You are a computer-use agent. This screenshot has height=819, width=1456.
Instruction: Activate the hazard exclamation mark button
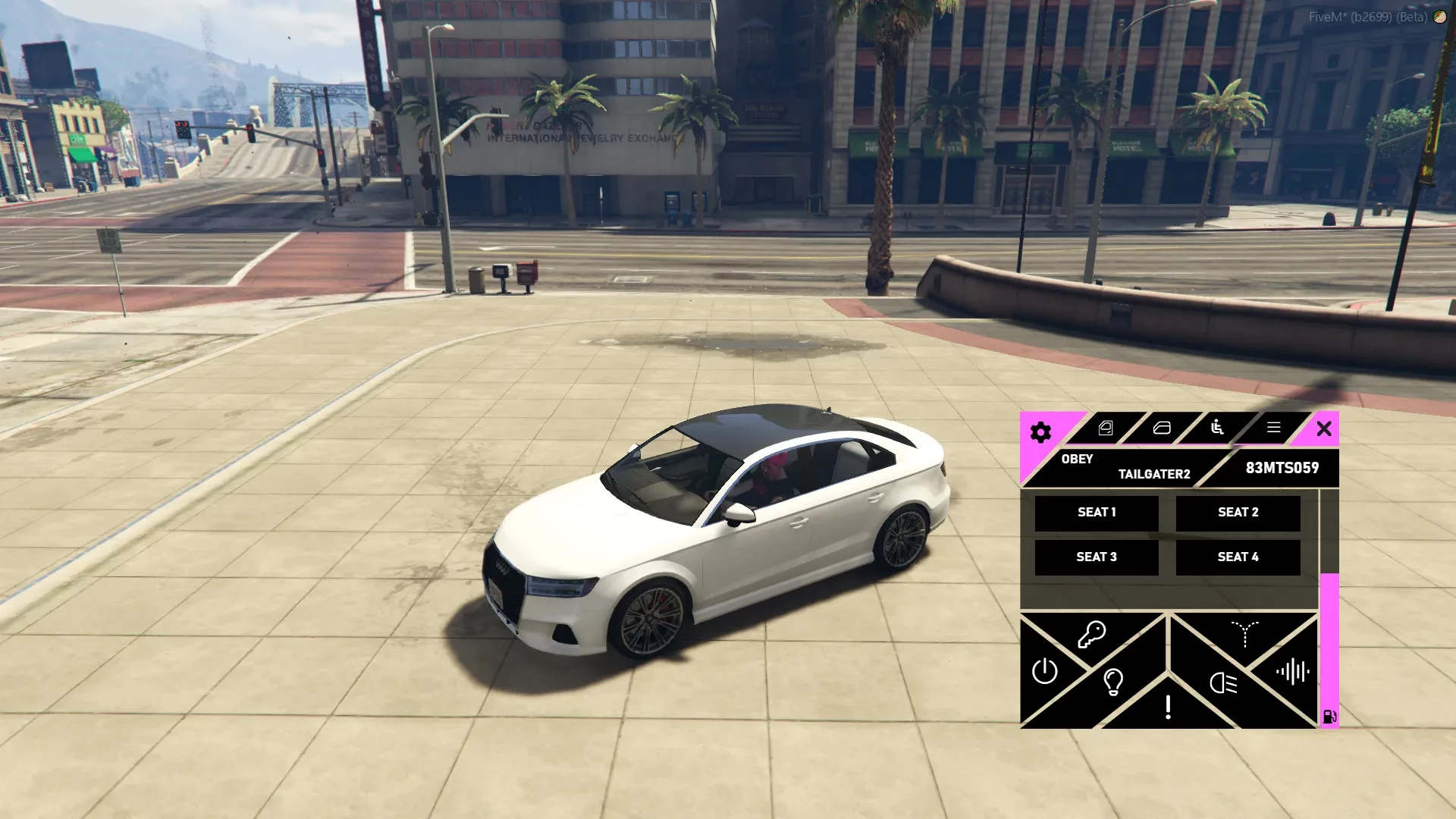pyautogui.click(x=1168, y=707)
